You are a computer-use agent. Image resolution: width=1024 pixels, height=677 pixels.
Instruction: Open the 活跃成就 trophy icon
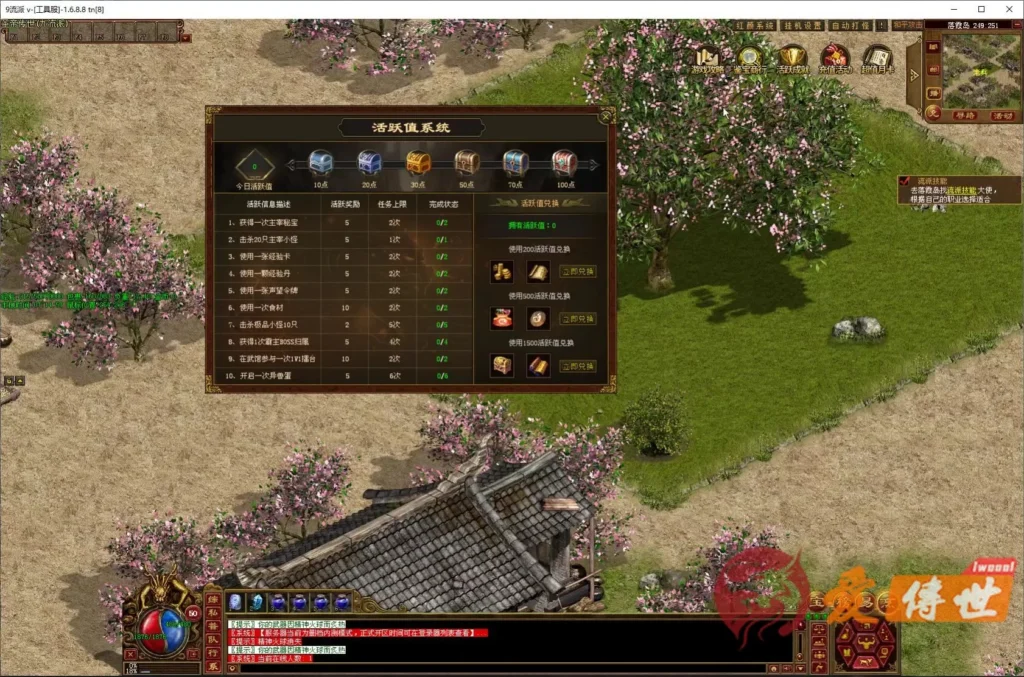[x=793, y=58]
